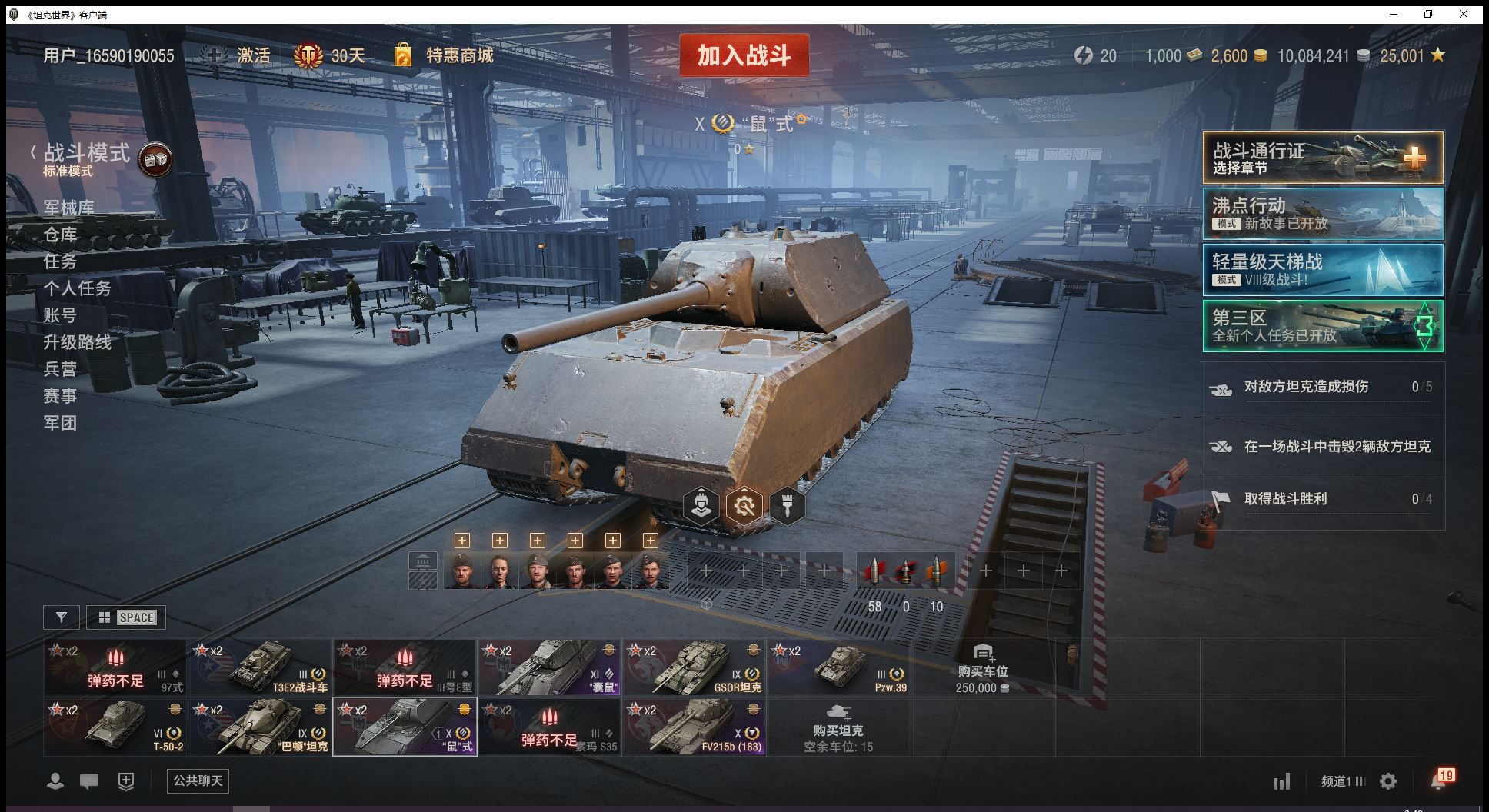The height and width of the screenshot is (812, 1489).
Task: Close the game client window
Action: pos(1464,15)
